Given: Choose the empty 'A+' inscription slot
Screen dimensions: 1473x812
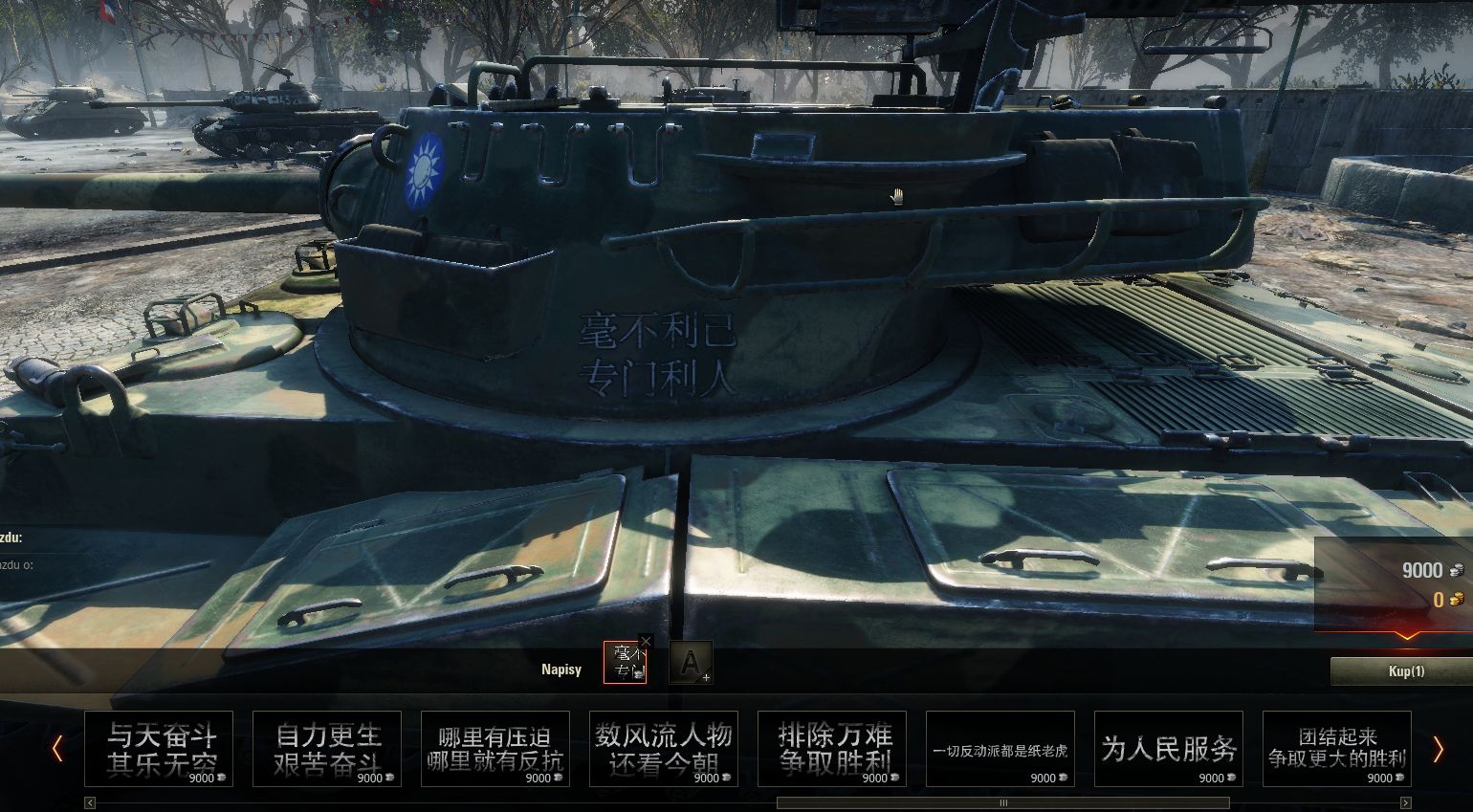Looking at the screenshot, I should 691,663.
